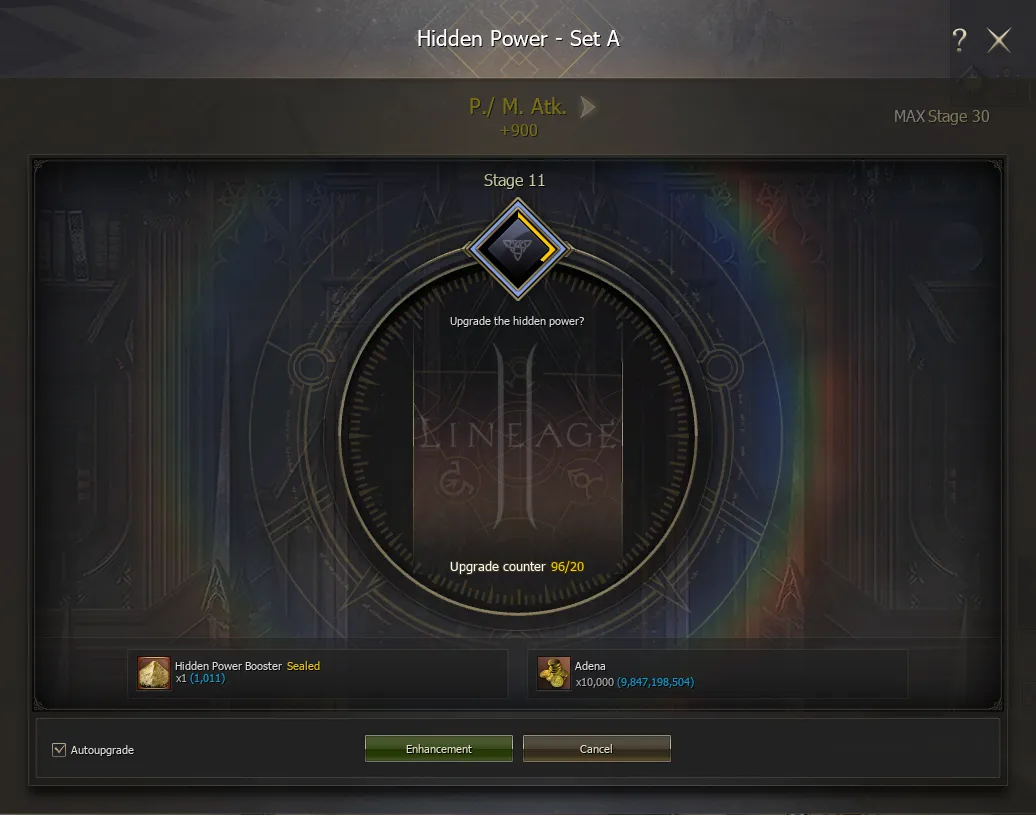Viewport: 1036px width, 815px height.
Task: Select the Hidden Power Booster item icon
Action: click(154, 673)
